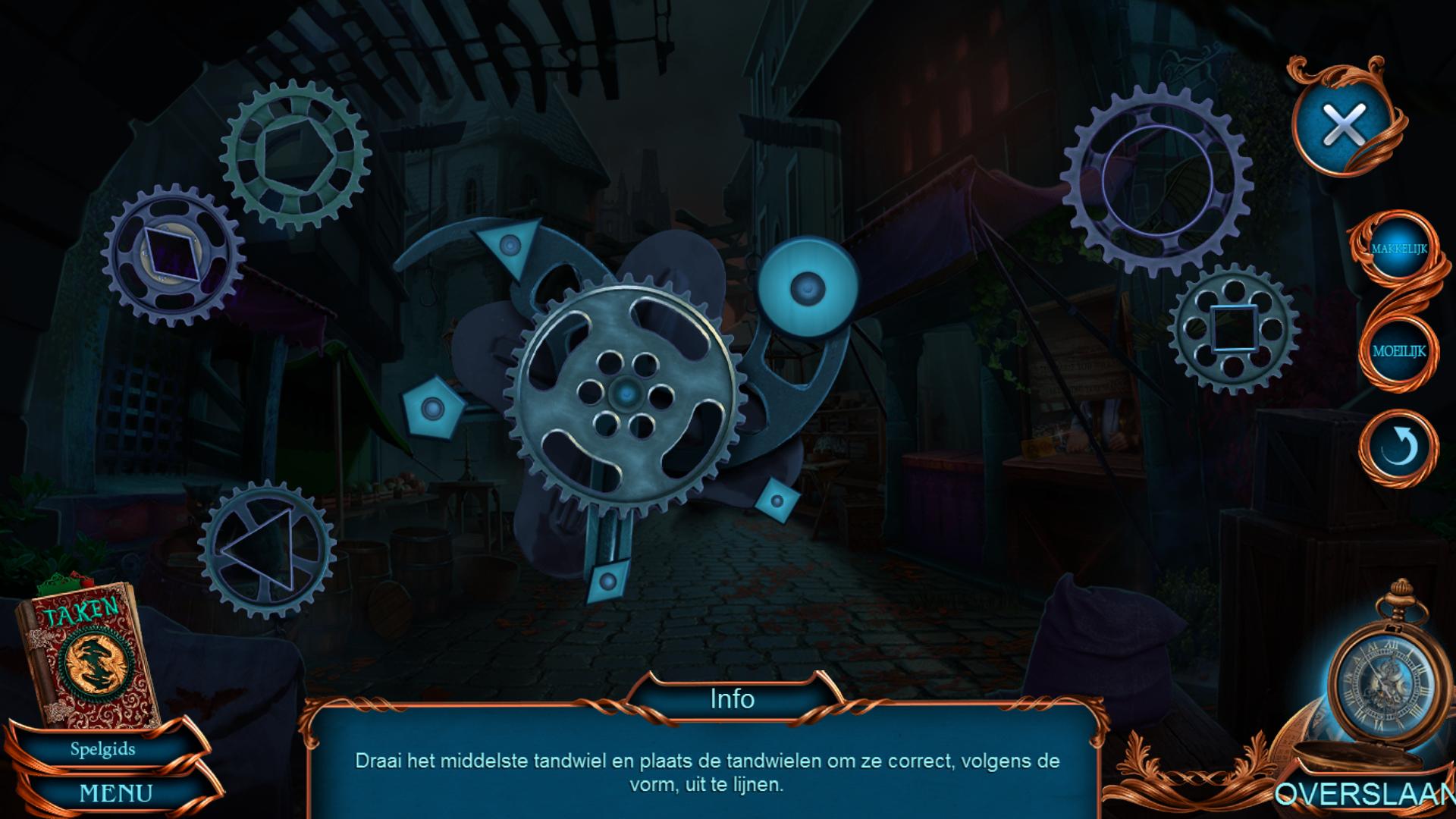
Task: Pick the gear with the pentagon hole
Action: 296,155
